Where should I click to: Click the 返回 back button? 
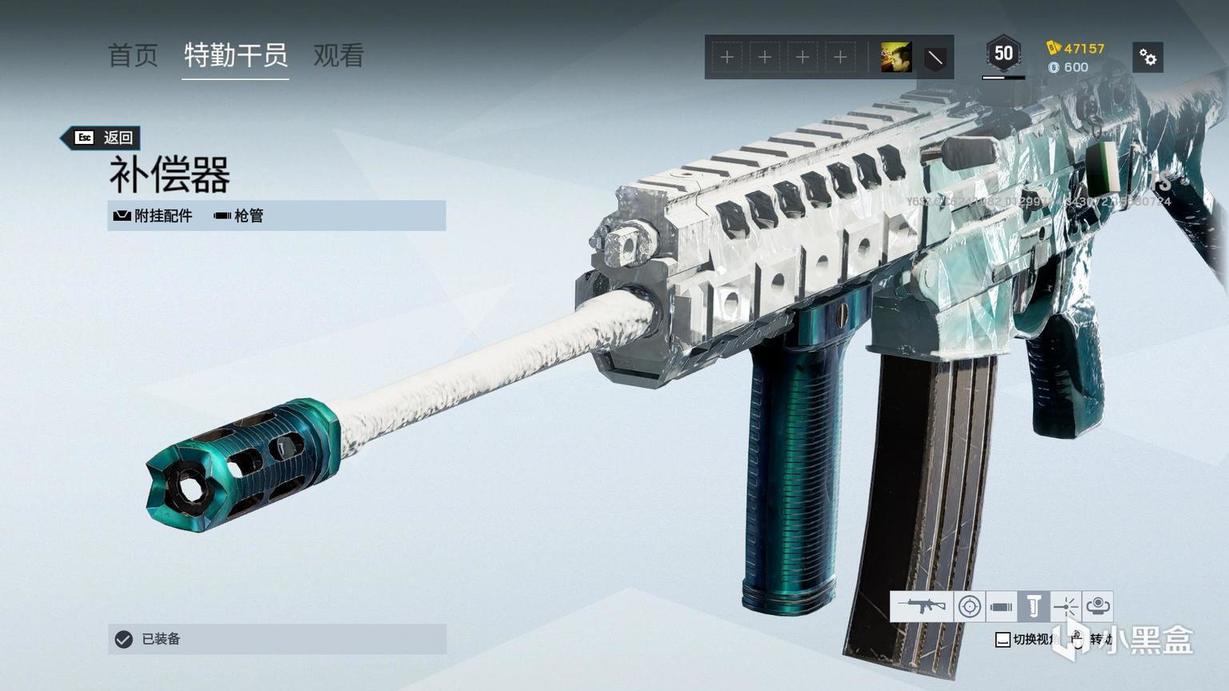pos(100,138)
